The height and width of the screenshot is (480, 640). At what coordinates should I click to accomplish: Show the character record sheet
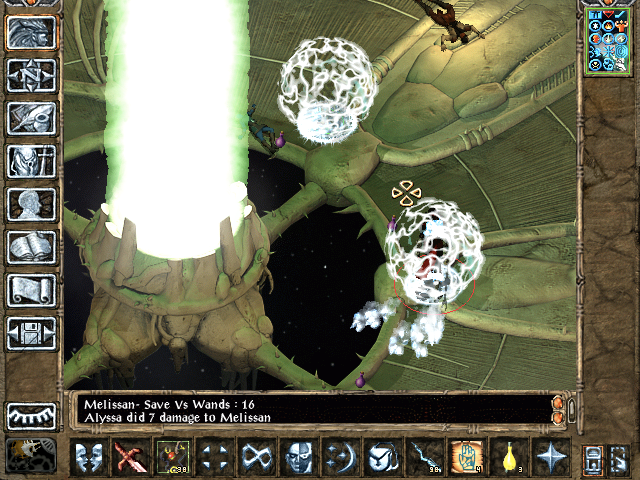[31, 204]
